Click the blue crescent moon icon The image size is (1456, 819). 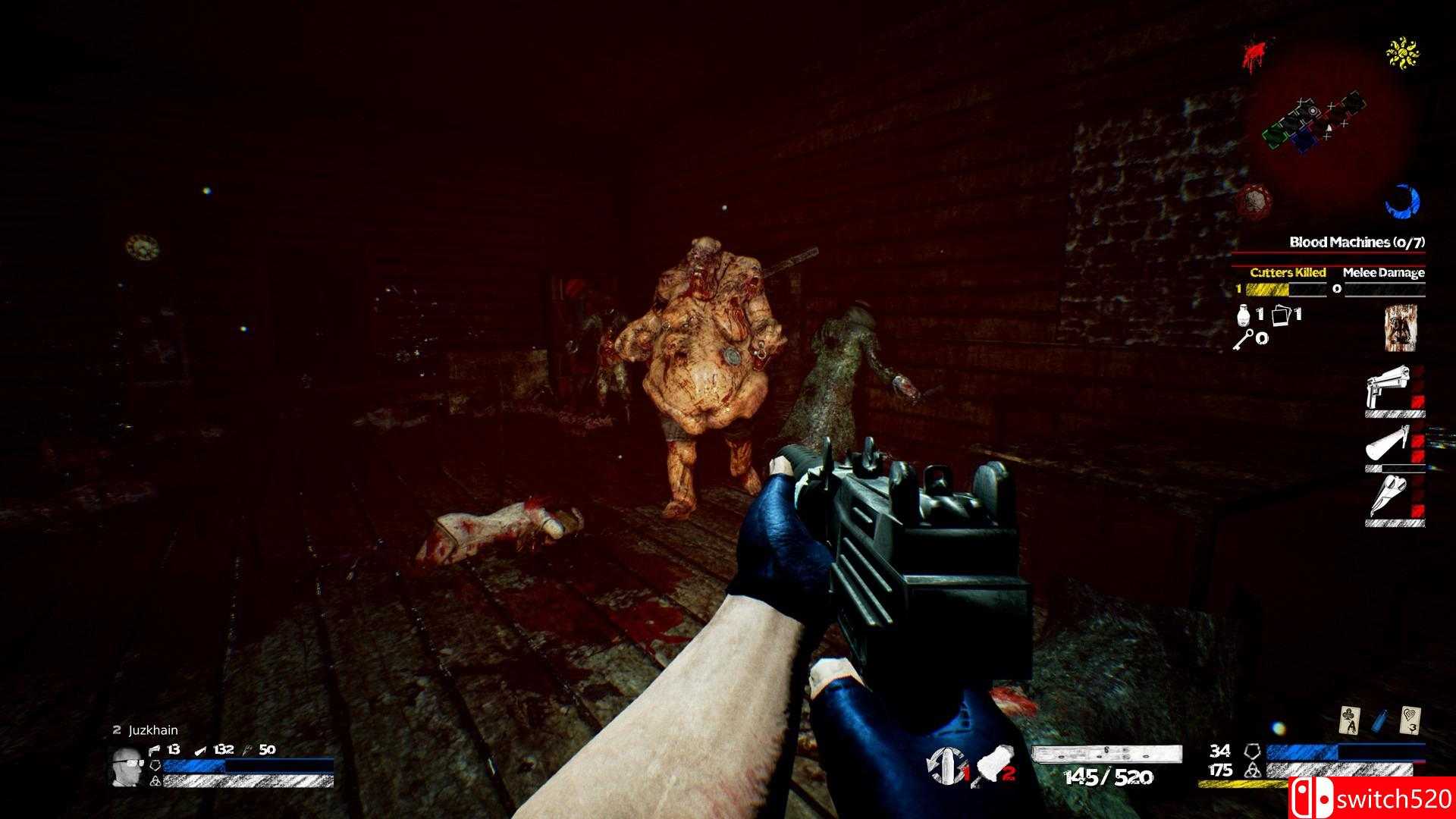tap(1402, 201)
